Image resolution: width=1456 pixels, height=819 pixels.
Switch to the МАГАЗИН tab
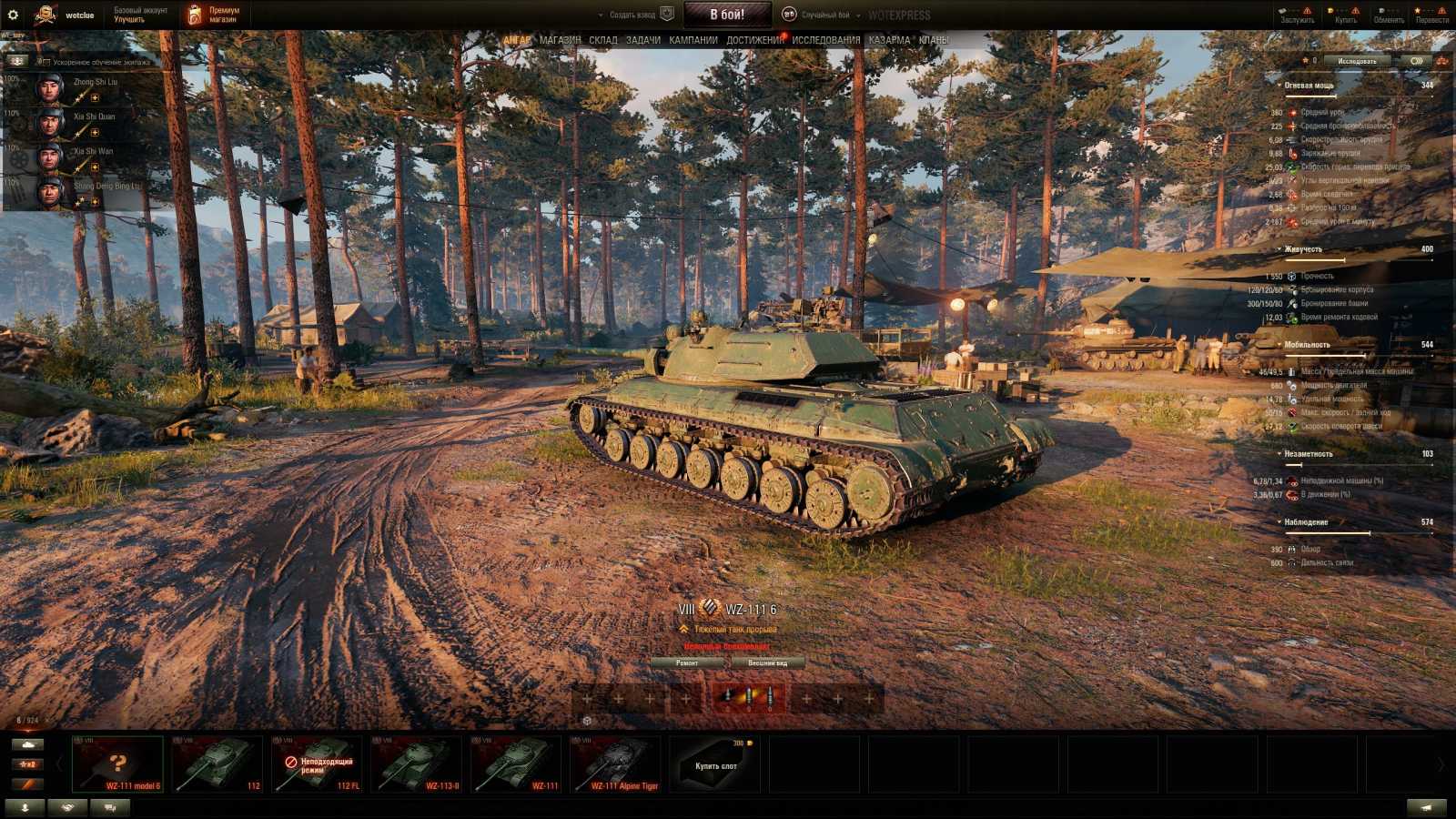(560, 40)
